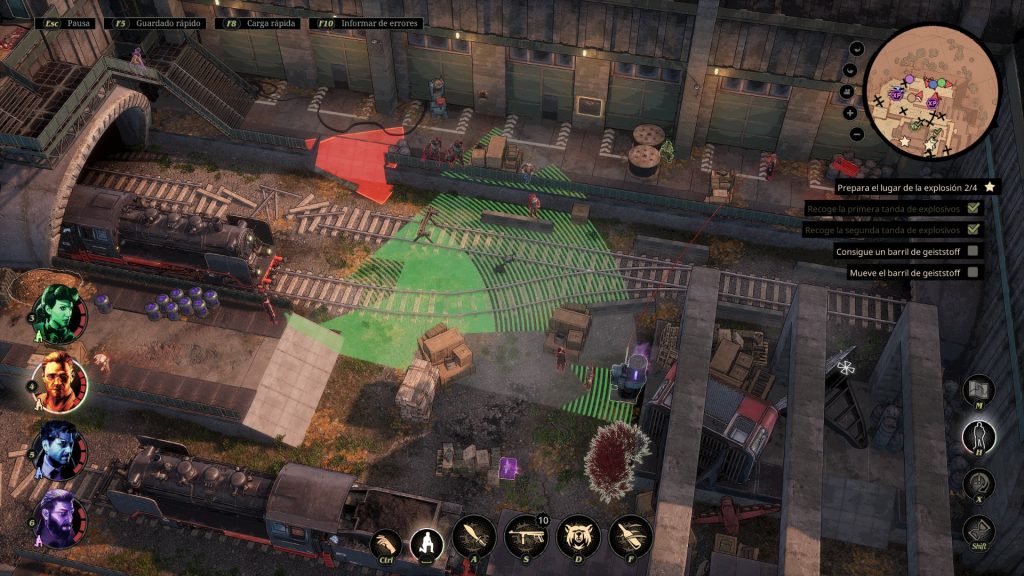Zoom out with the minimap minus button
1024x576 pixels.
click(857, 134)
